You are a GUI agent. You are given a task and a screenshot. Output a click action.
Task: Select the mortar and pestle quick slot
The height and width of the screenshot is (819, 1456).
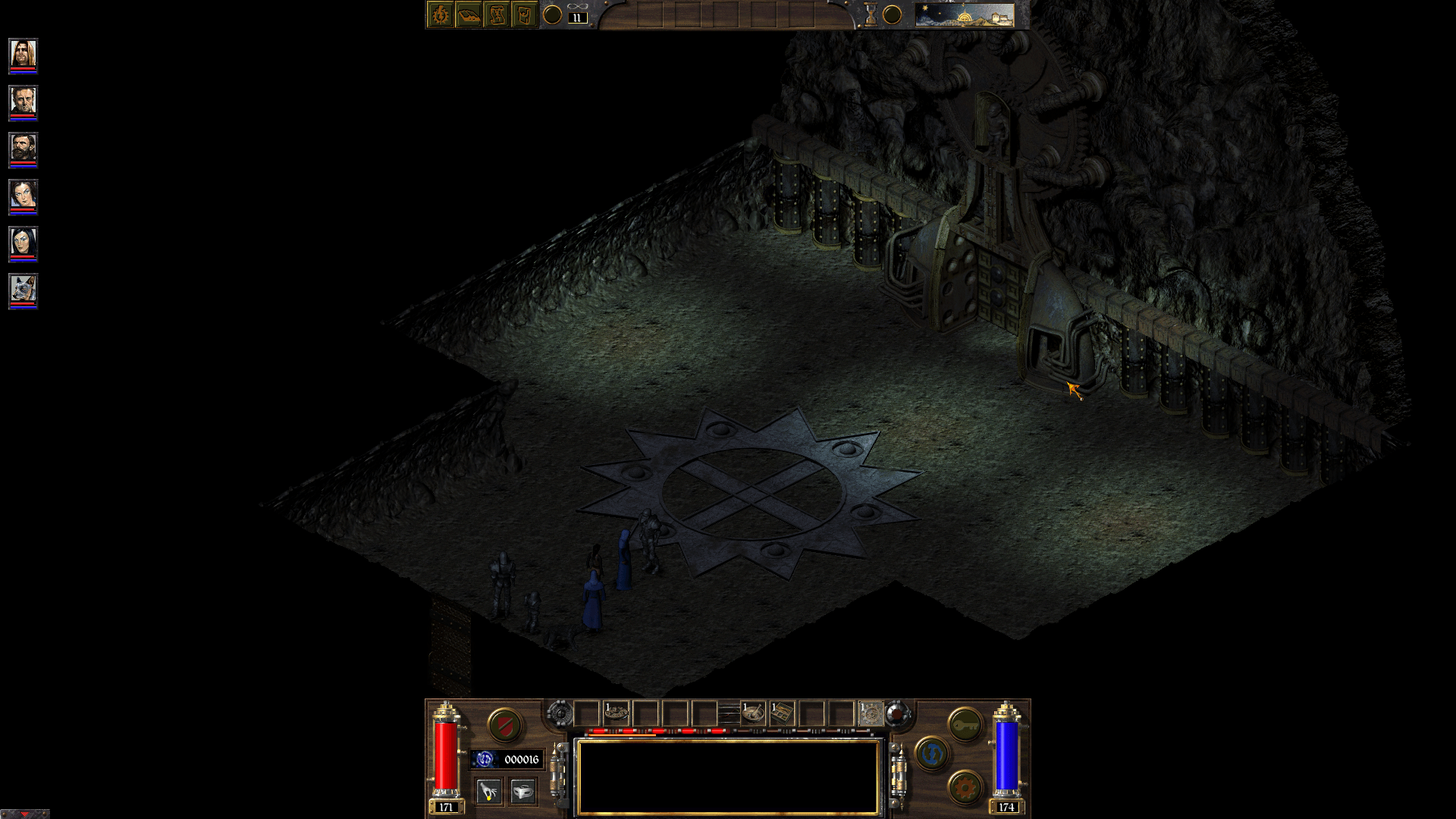point(754,713)
